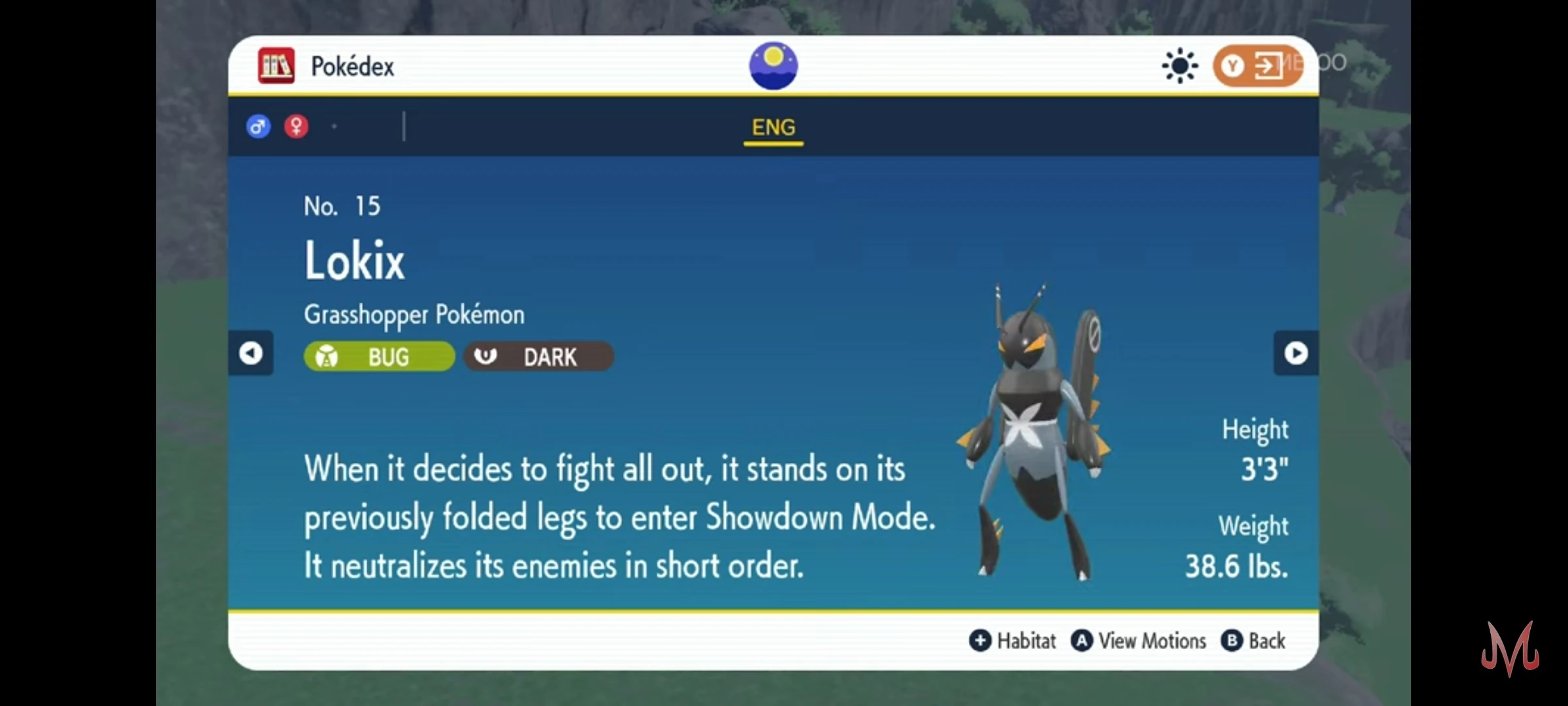Click the plus icon next to Habitat
This screenshot has width=1568, height=706.
[979, 641]
